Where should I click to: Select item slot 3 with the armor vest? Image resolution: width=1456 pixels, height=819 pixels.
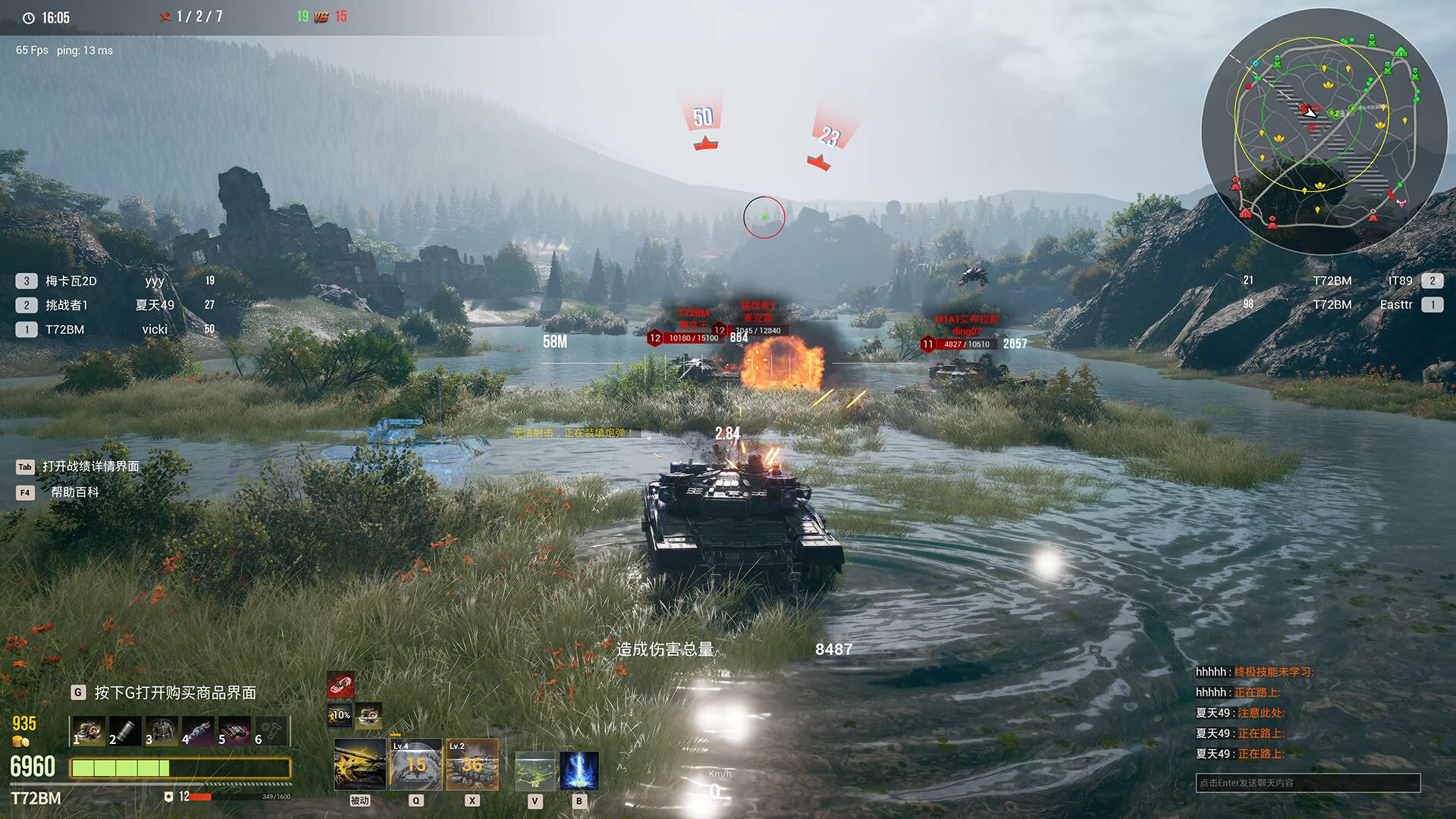coord(162,731)
